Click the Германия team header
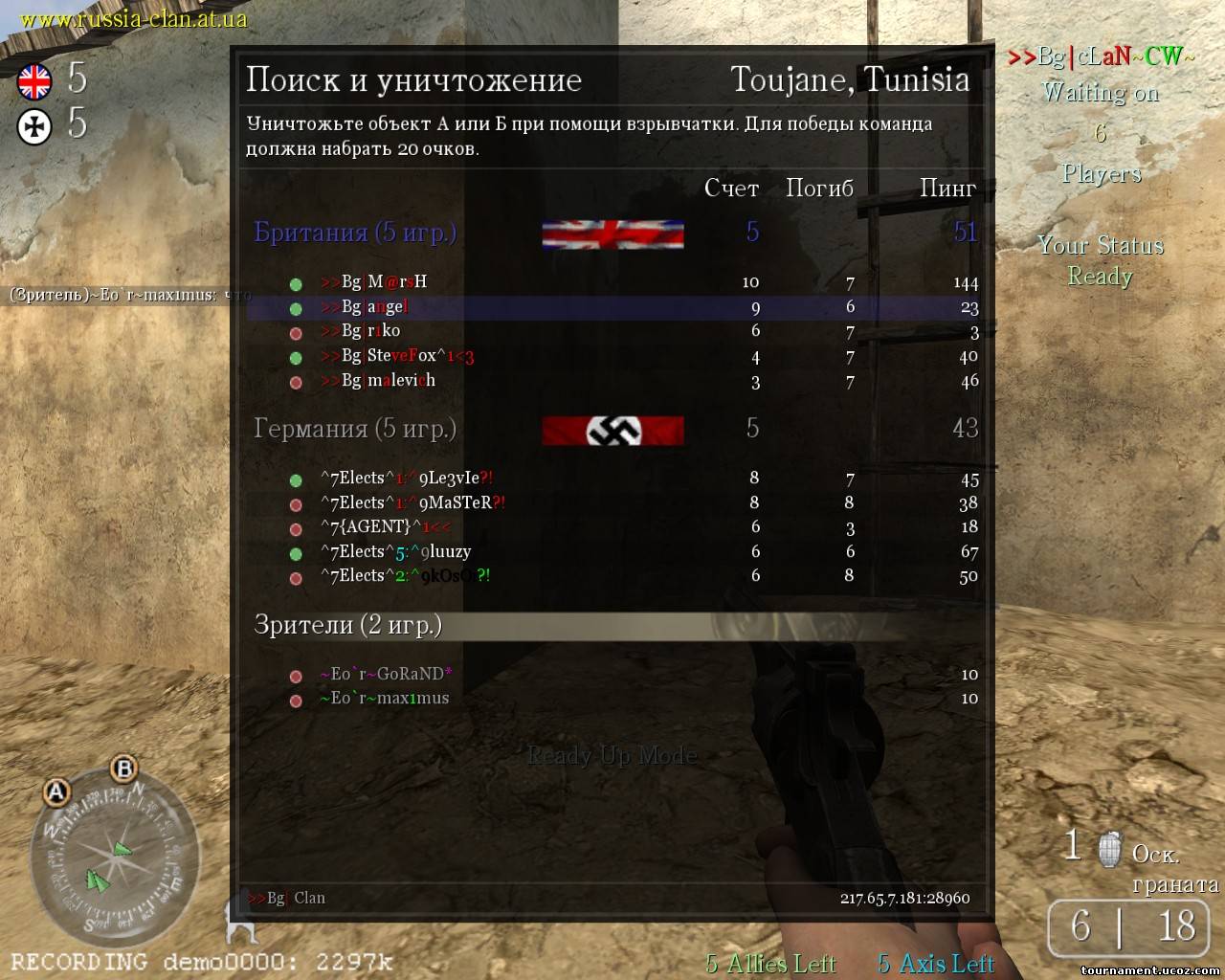This screenshot has width=1225, height=980. pos(355,429)
